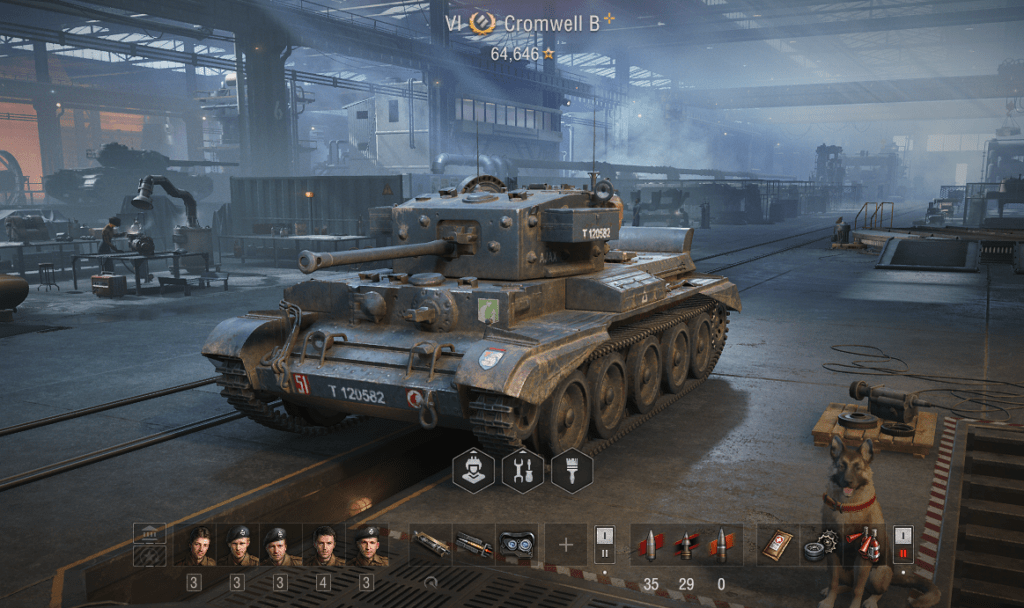Click the empty plus equipment slot
This screenshot has height=608, width=1024.
(566, 545)
